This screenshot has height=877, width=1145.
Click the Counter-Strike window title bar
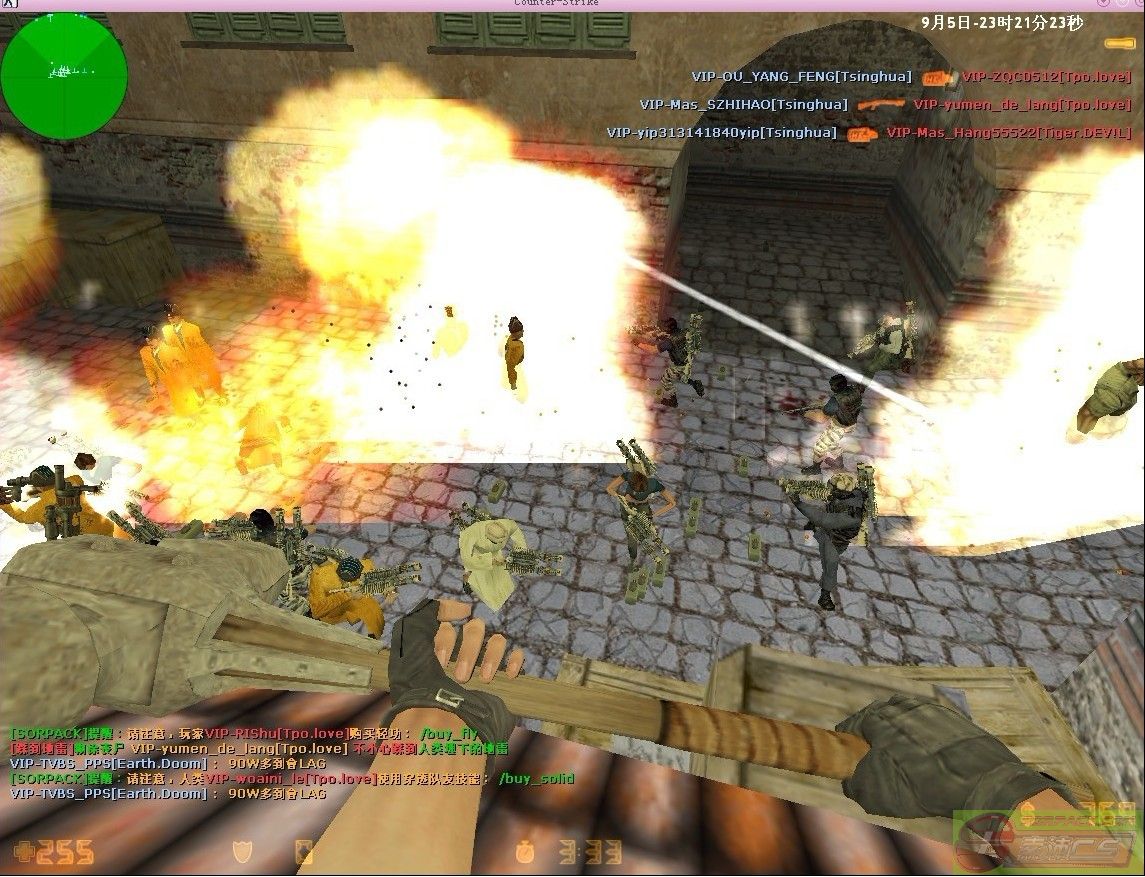572,4
